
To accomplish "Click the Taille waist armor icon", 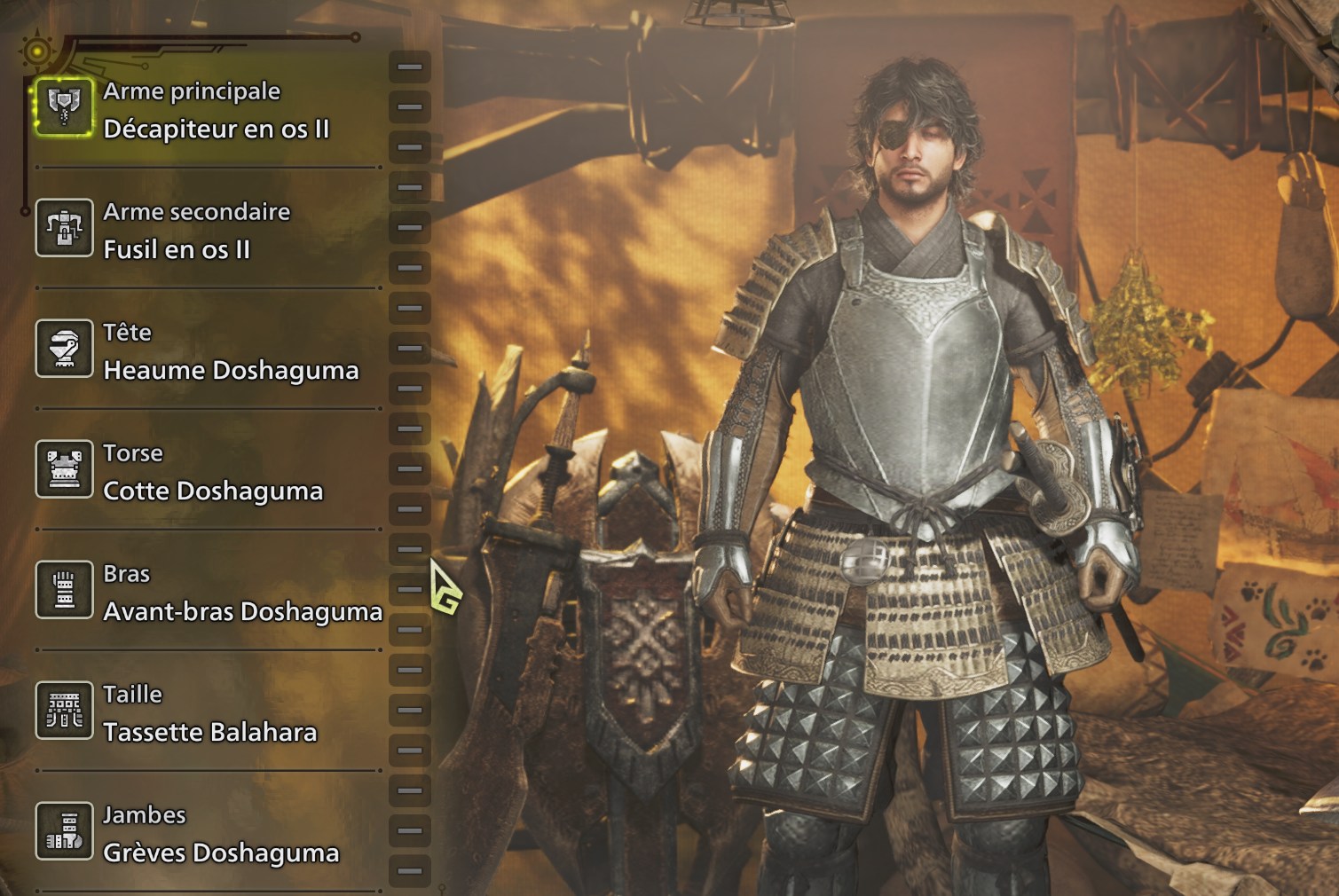I will [x=62, y=711].
